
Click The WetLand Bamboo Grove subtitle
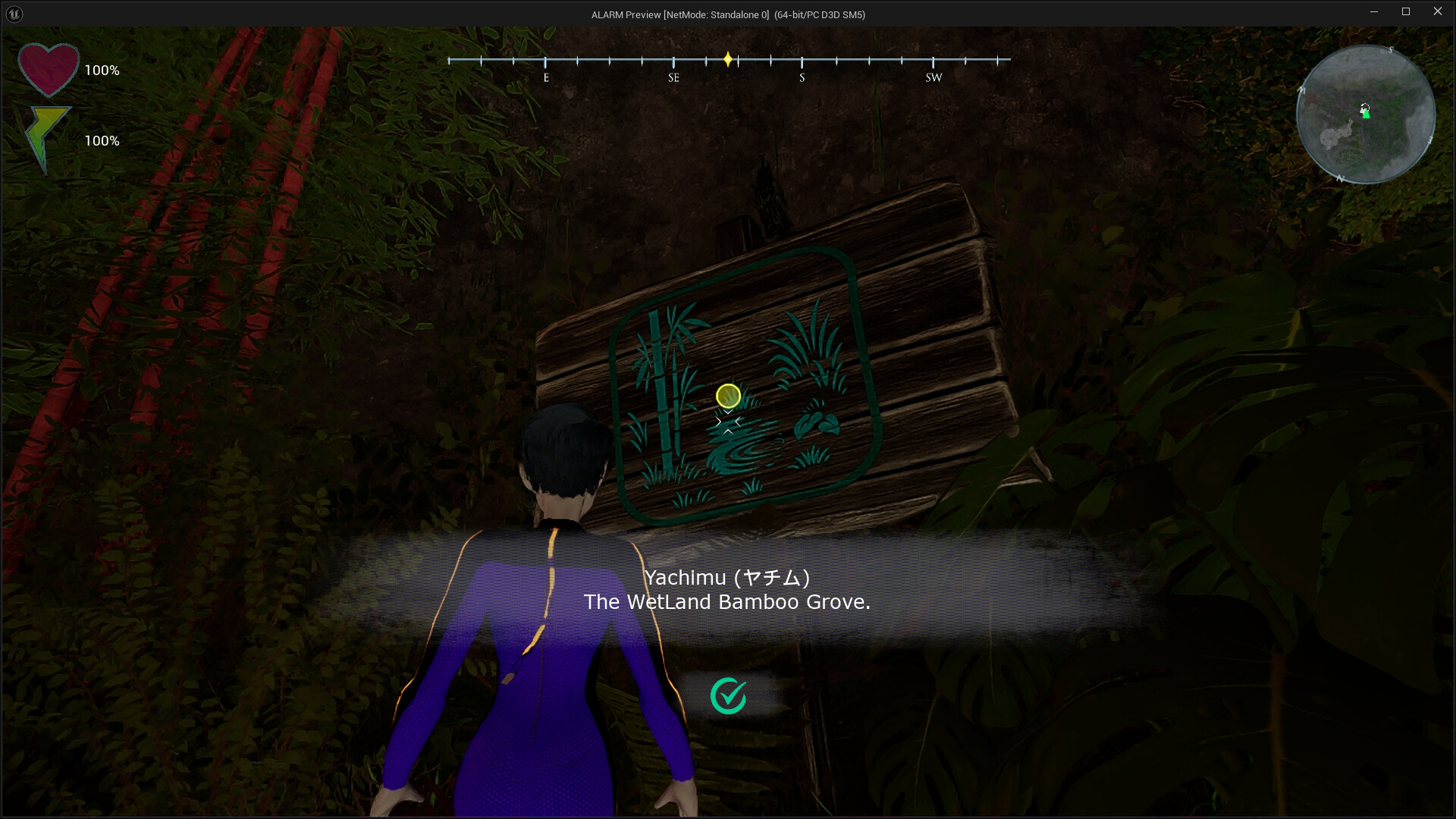click(727, 602)
